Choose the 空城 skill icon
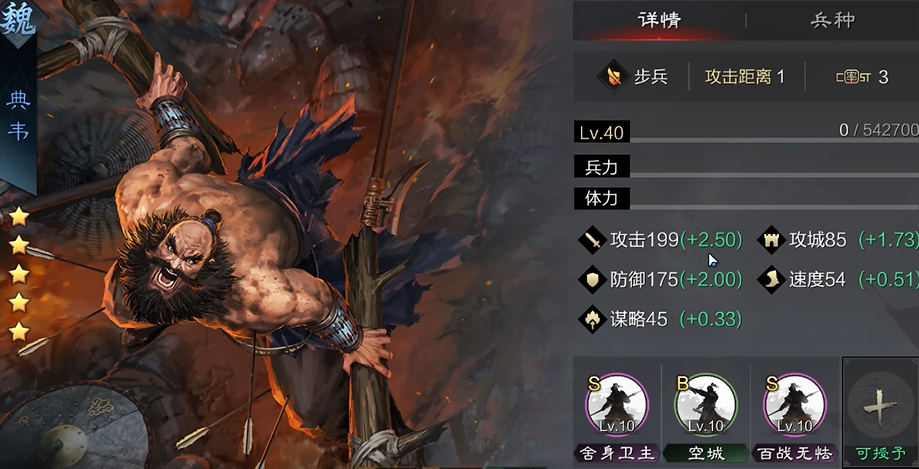Viewport: 919px width, 469px height. point(705,405)
